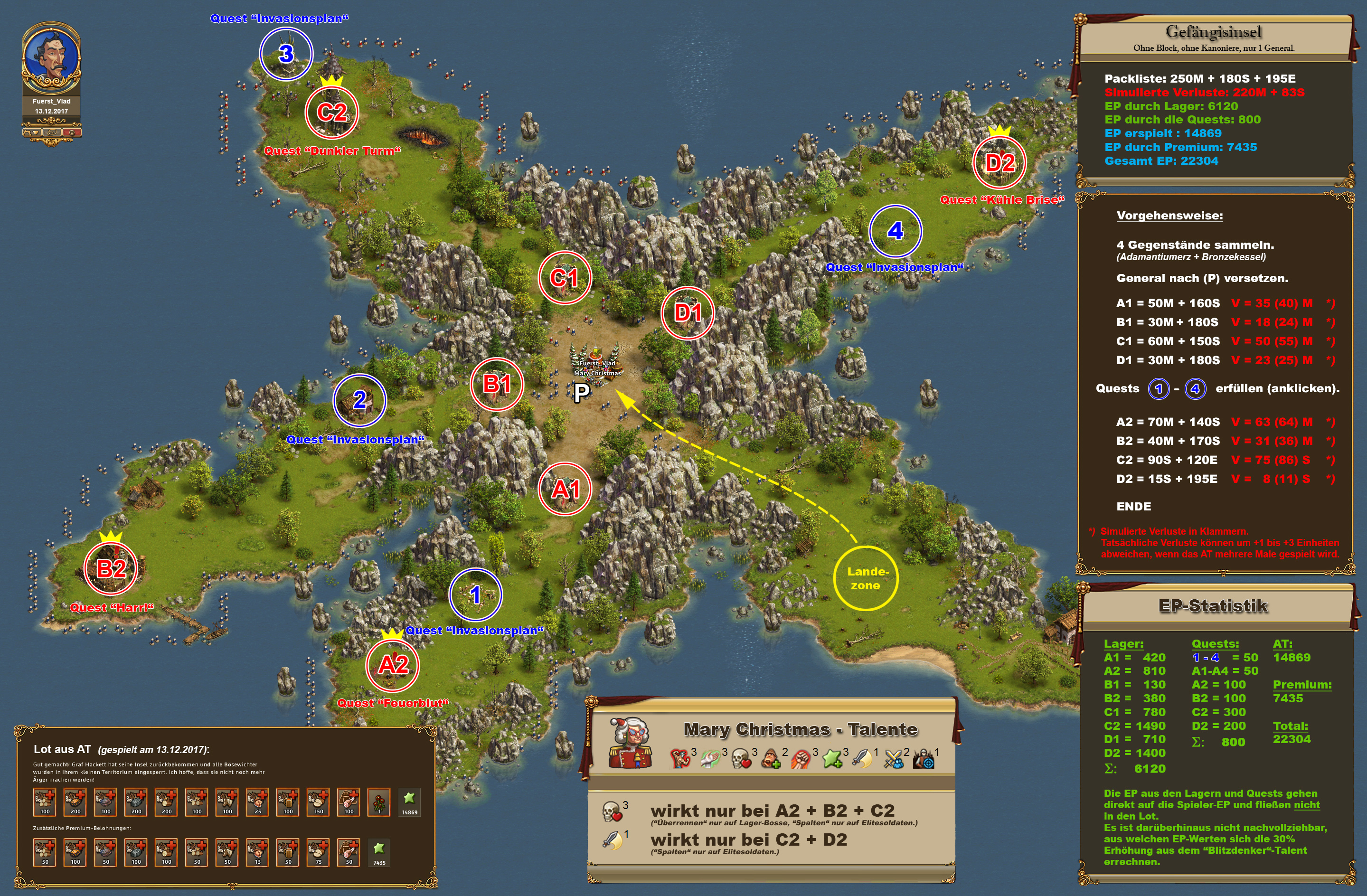
Task: Select boss camp marker D2
Action: tap(999, 162)
